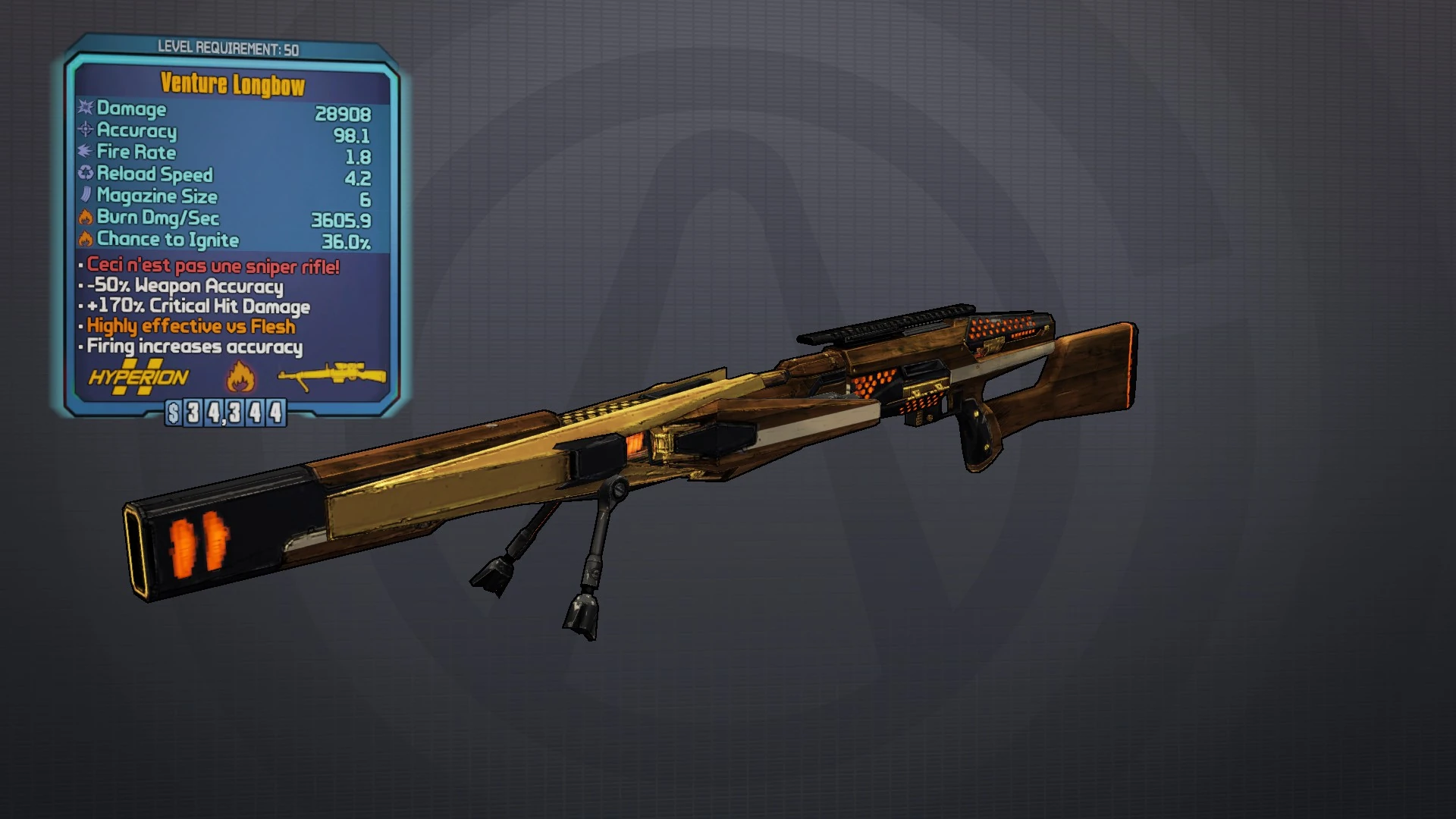The height and width of the screenshot is (819, 1456).
Task: Select the +170% Critical Hit Damage entry
Action: click(196, 306)
